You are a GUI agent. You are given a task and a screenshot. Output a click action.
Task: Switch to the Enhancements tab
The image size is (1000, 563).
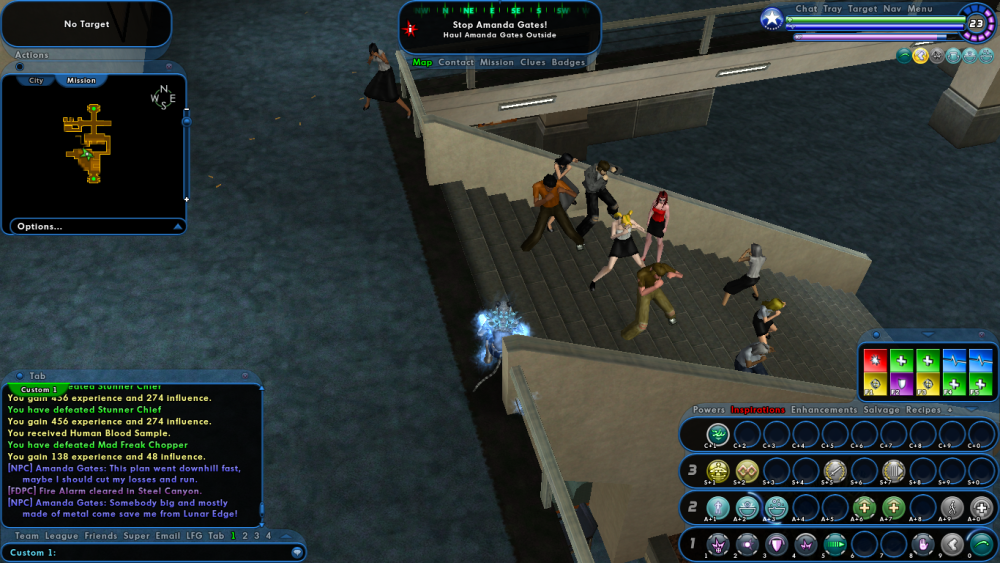coord(823,410)
